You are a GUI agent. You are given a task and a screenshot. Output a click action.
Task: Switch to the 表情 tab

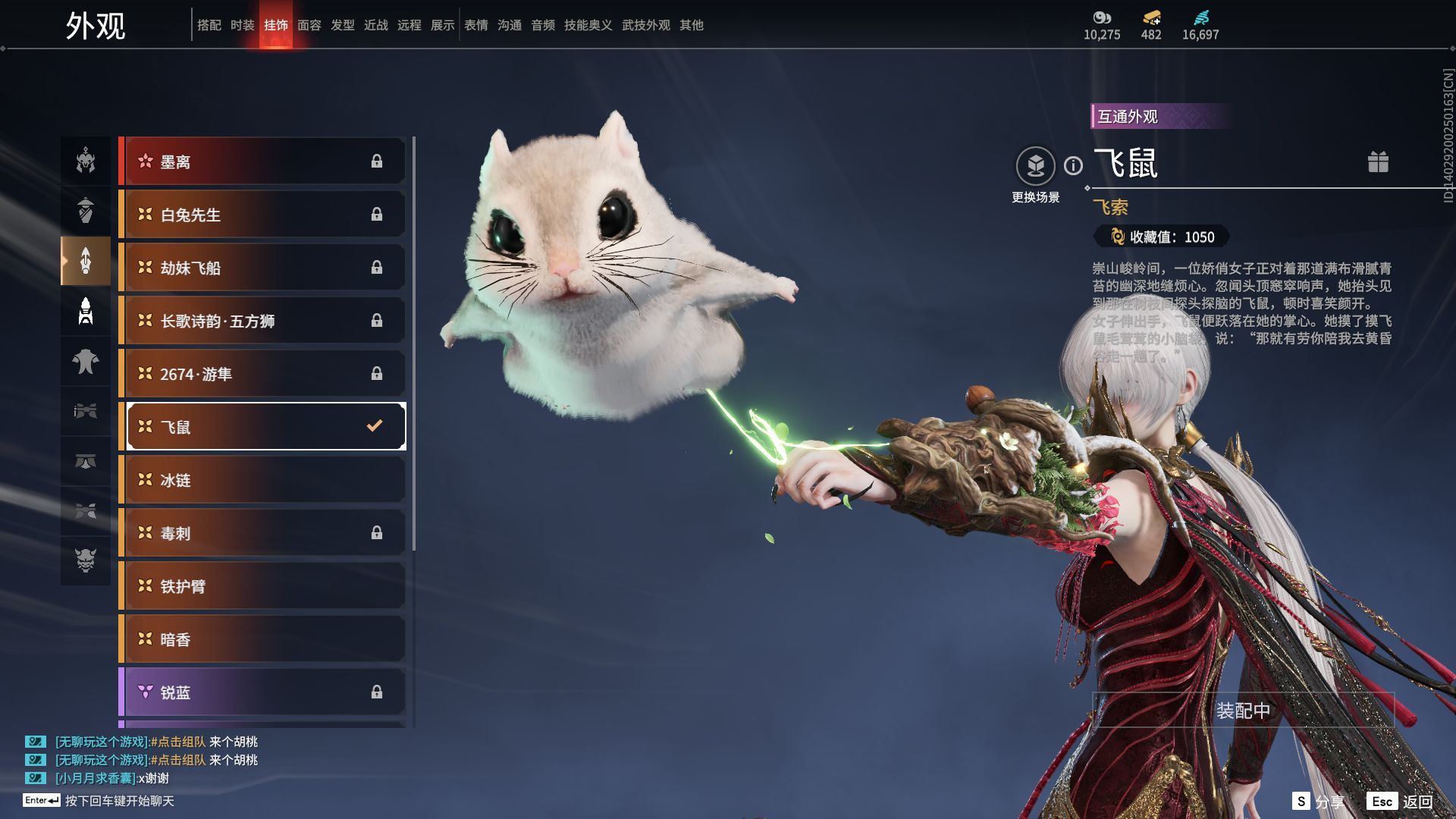[x=476, y=25]
